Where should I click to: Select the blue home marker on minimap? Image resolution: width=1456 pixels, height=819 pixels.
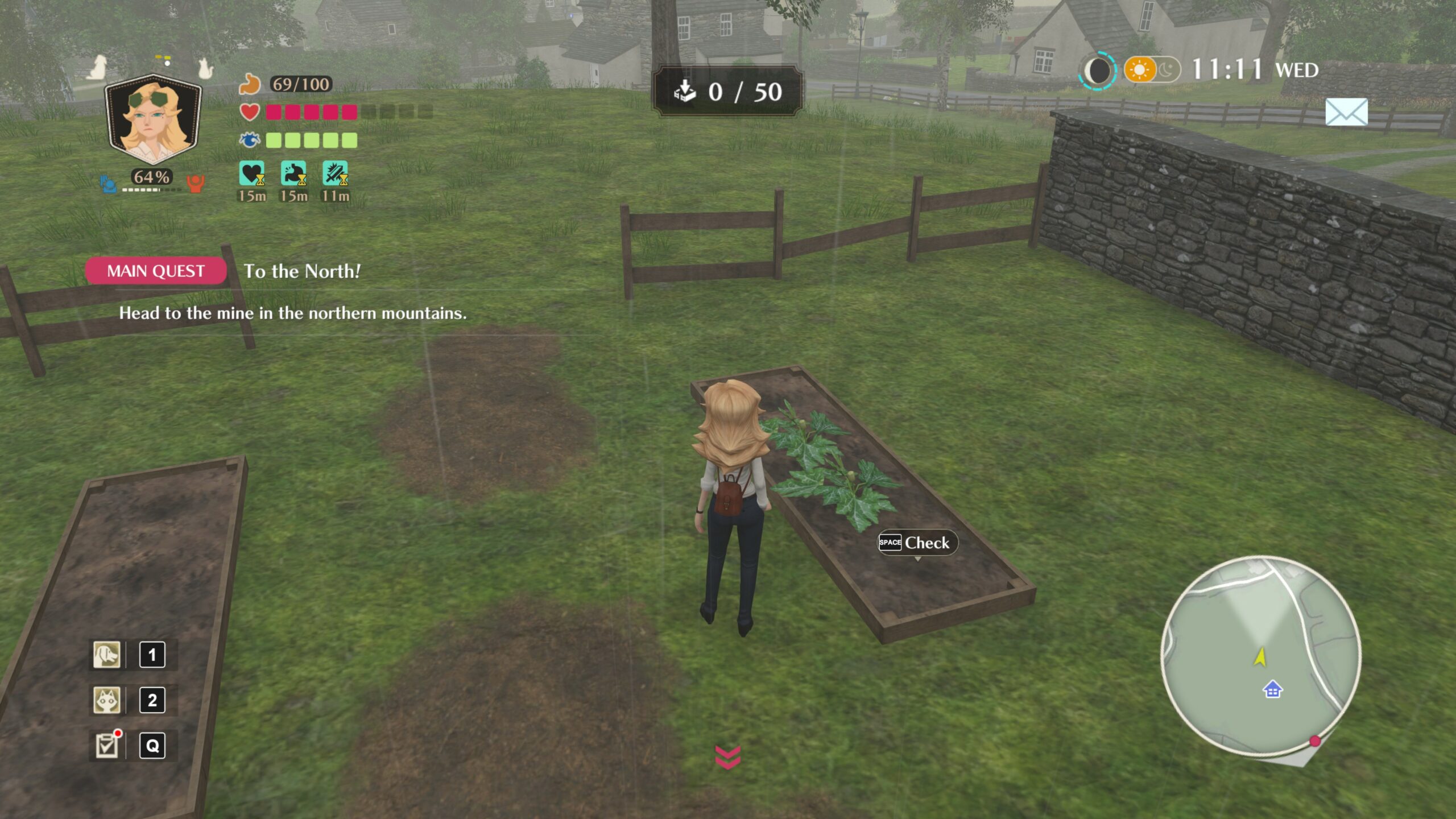point(1272,690)
